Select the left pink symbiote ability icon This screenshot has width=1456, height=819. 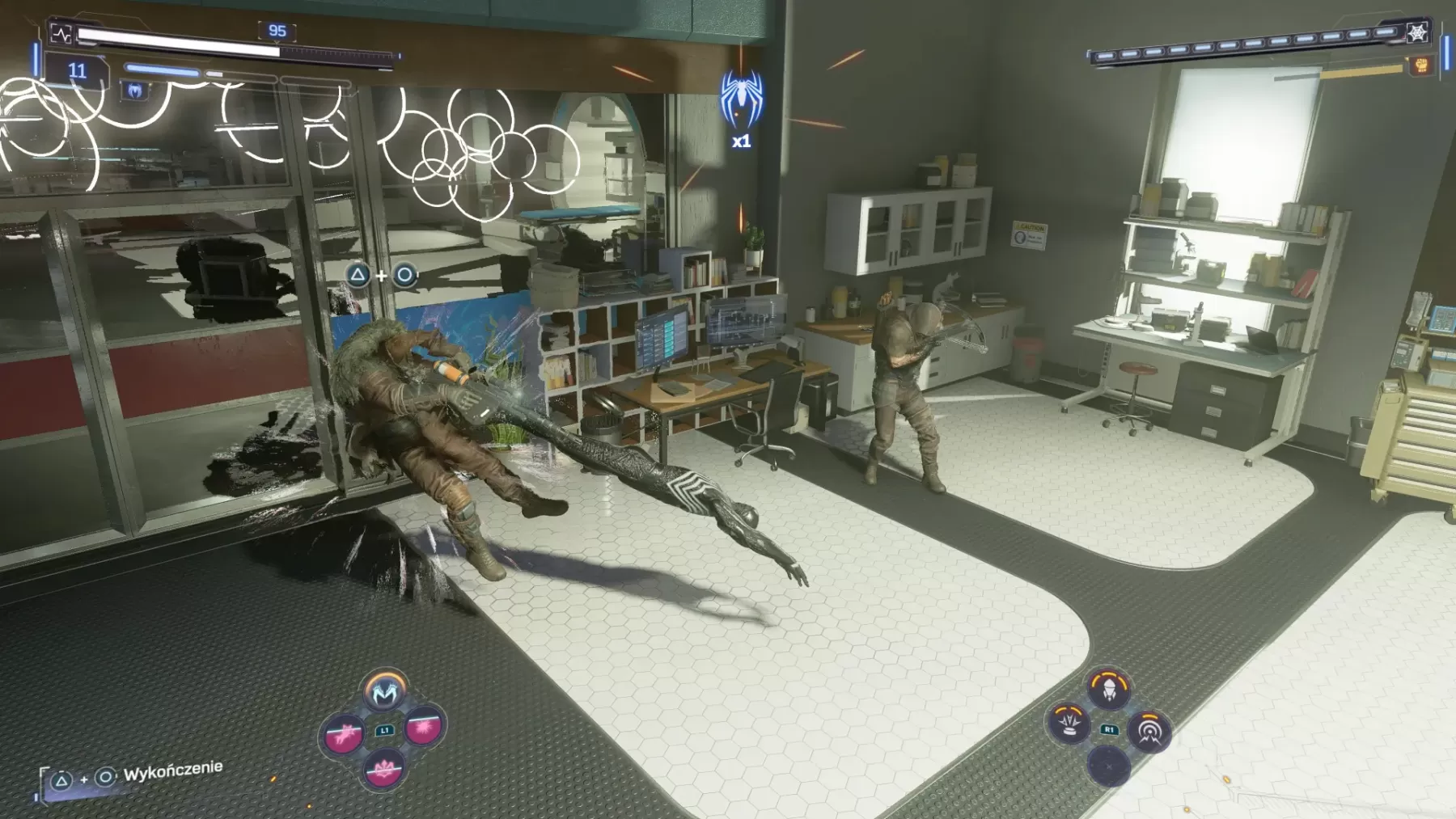click(344, 734)
